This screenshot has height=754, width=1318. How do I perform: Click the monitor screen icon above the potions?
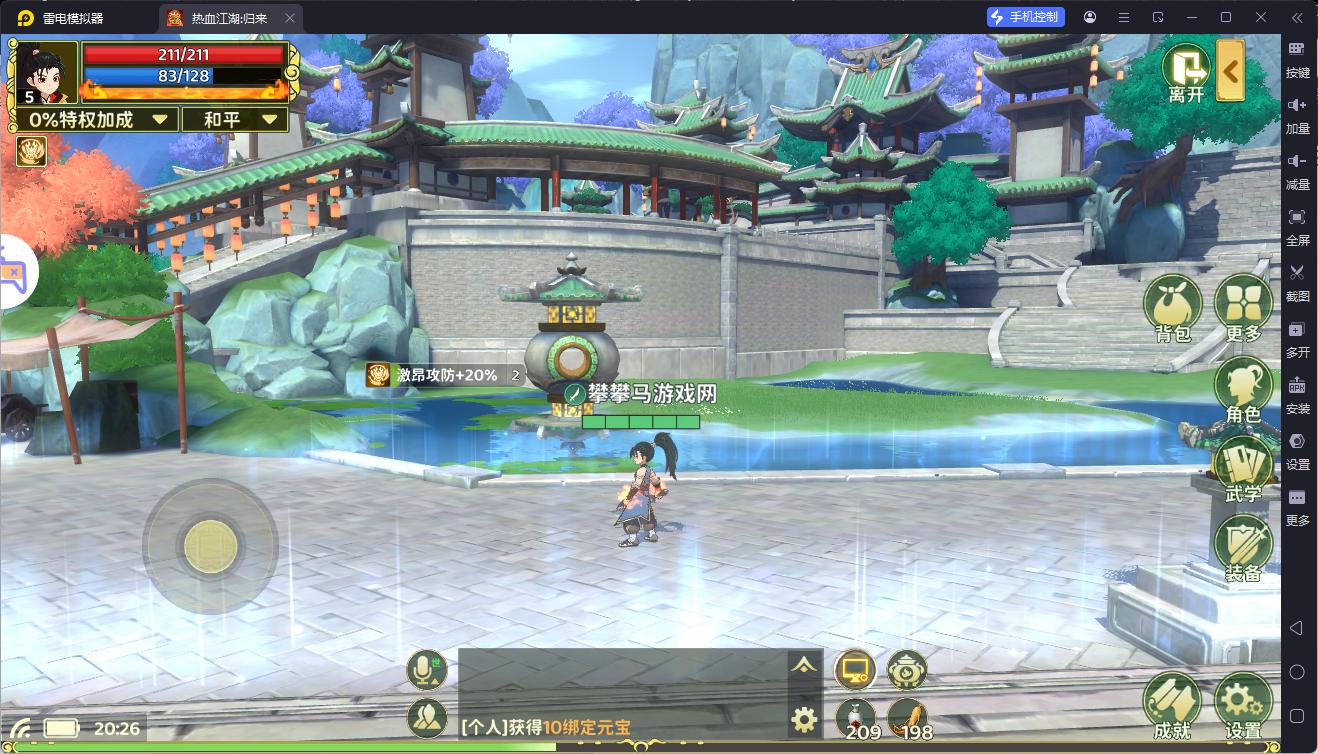click(x=855, y=670)
